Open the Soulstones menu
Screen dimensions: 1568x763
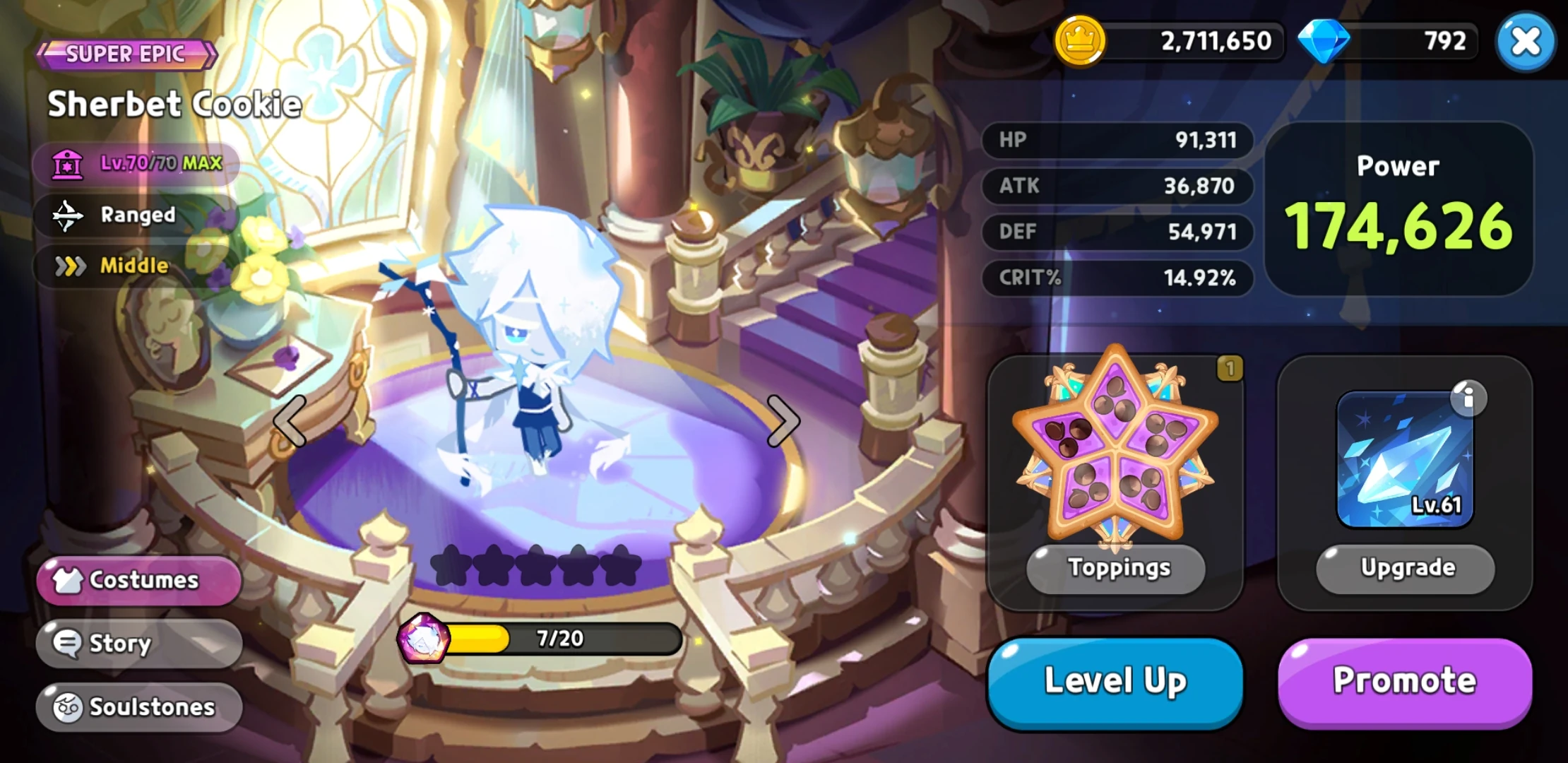[138, 706]
